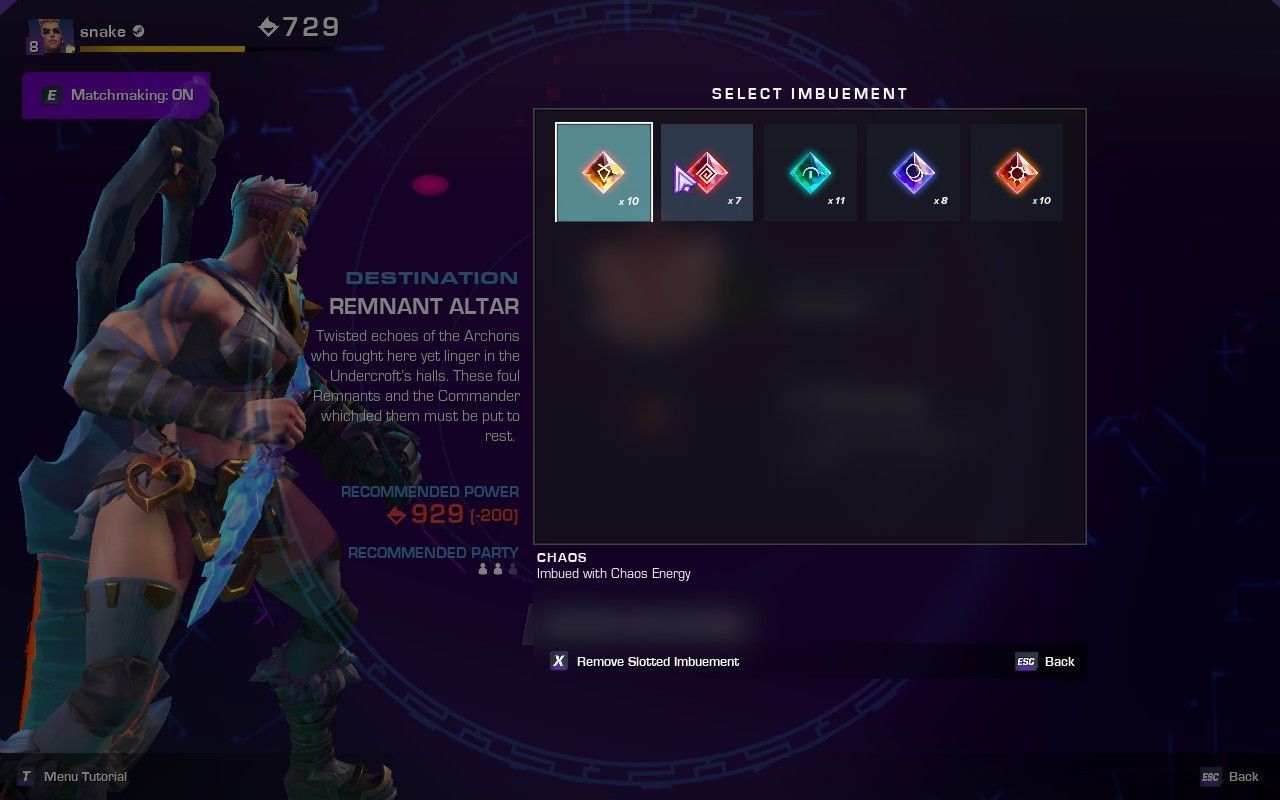Pick the purple imbuement gem with x8
This screenshot has height=800, width=1280.
pyautogui.click(x=913, y=170)
